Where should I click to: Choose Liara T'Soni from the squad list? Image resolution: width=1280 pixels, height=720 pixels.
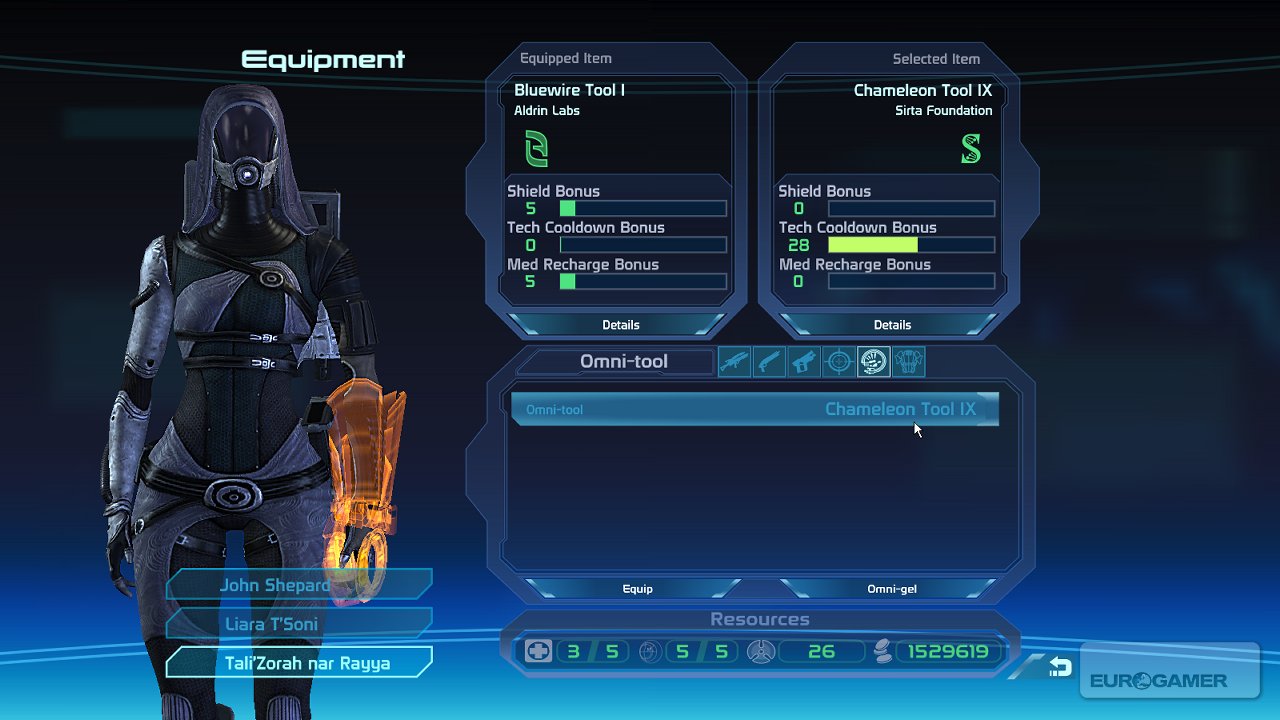[x=298, y=624]
